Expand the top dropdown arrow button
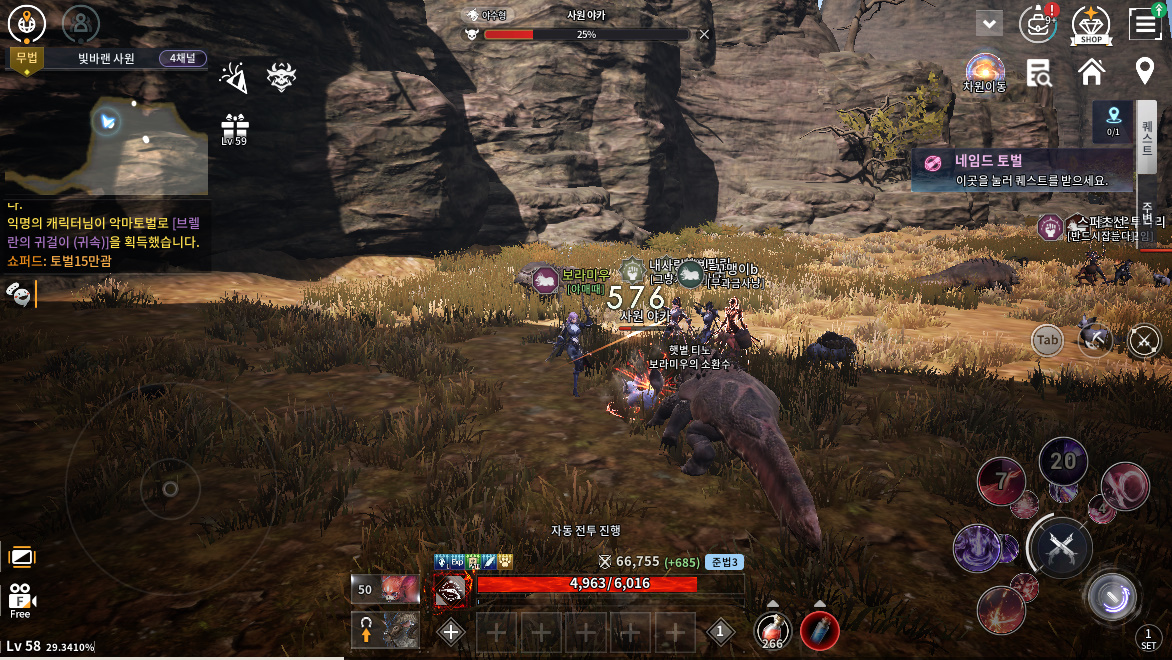This screenshot has width=1172, height=660. 990,23
